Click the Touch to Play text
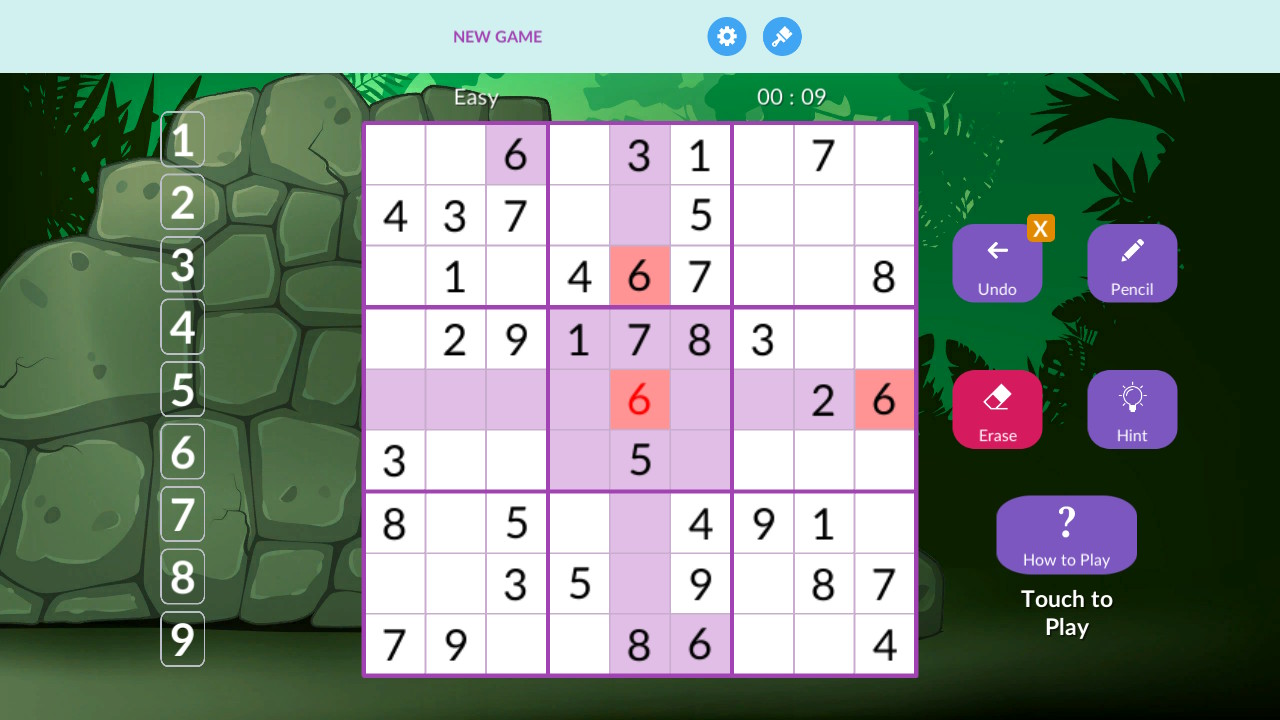The width and height of the screenshot is (1280, 720). pyautogui.click(x=1066, y=612)
